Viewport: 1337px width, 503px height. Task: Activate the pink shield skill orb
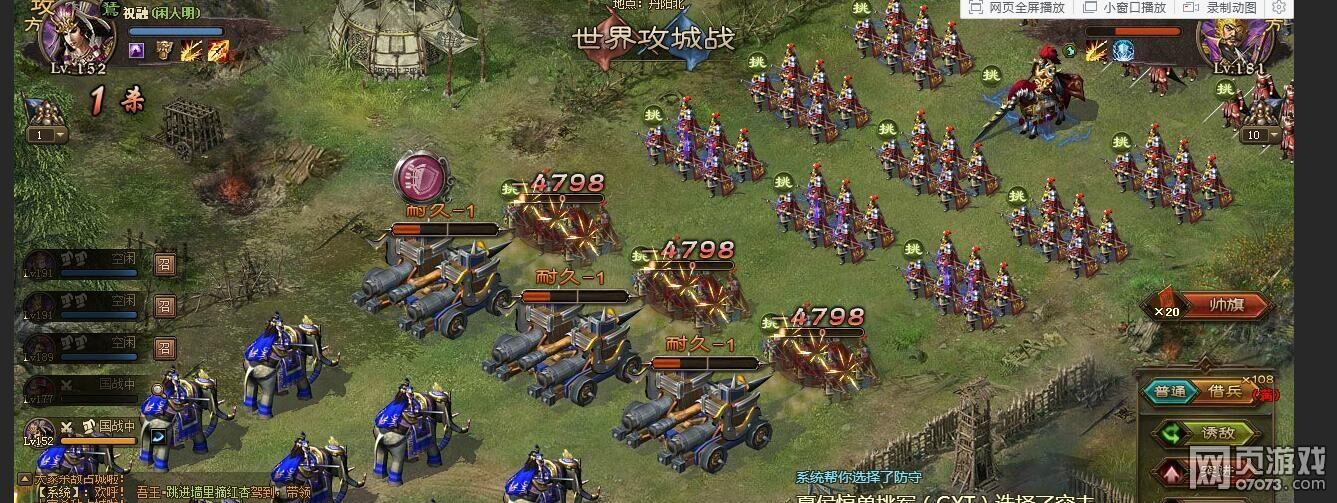[418, 176]
